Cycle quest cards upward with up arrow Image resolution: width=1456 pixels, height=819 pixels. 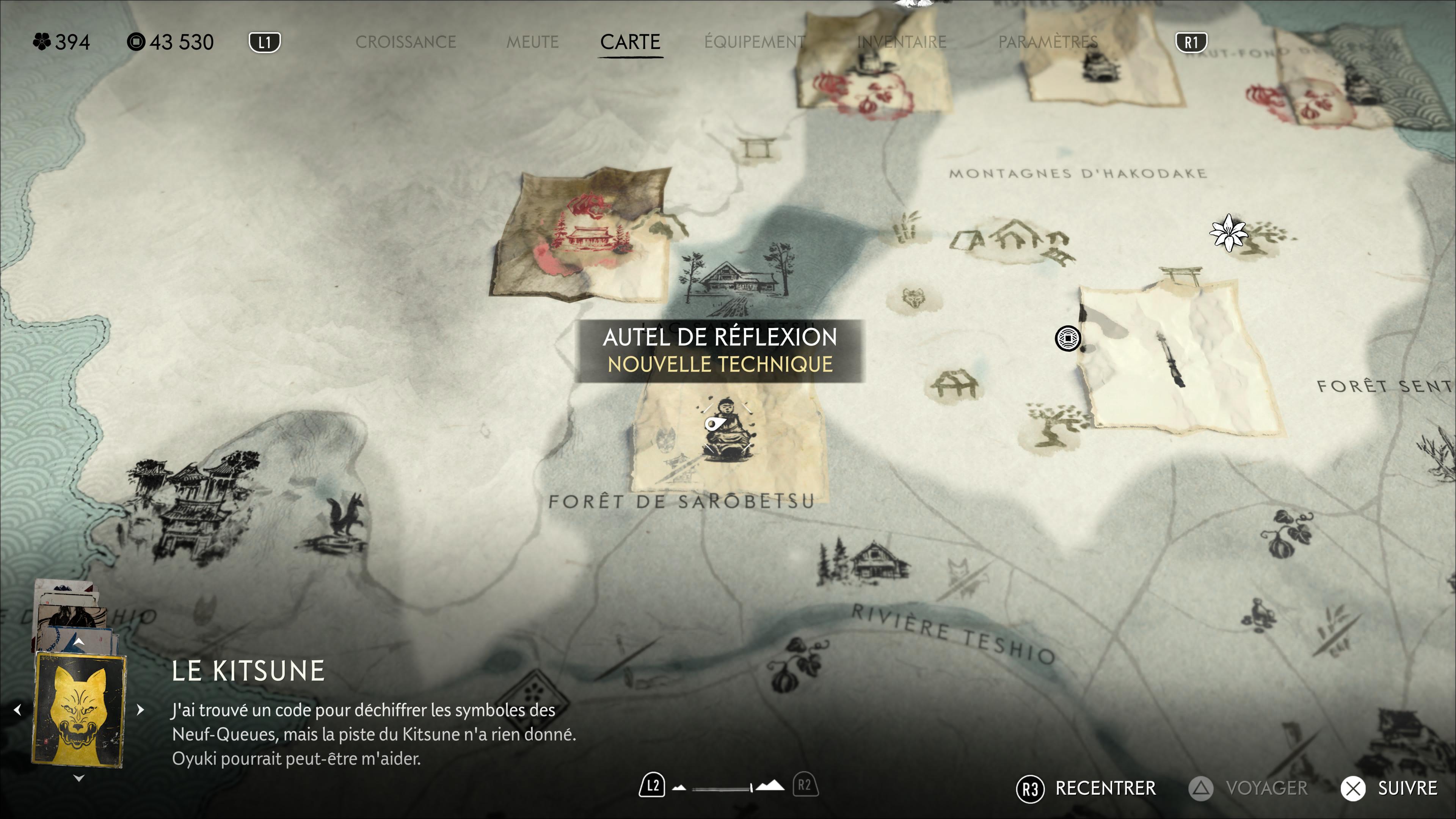click(x=79, y=642)
